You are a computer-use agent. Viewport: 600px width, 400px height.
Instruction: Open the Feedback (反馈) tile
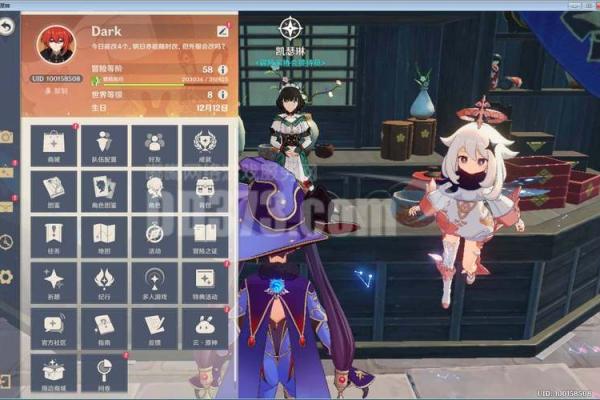[154, 328]
